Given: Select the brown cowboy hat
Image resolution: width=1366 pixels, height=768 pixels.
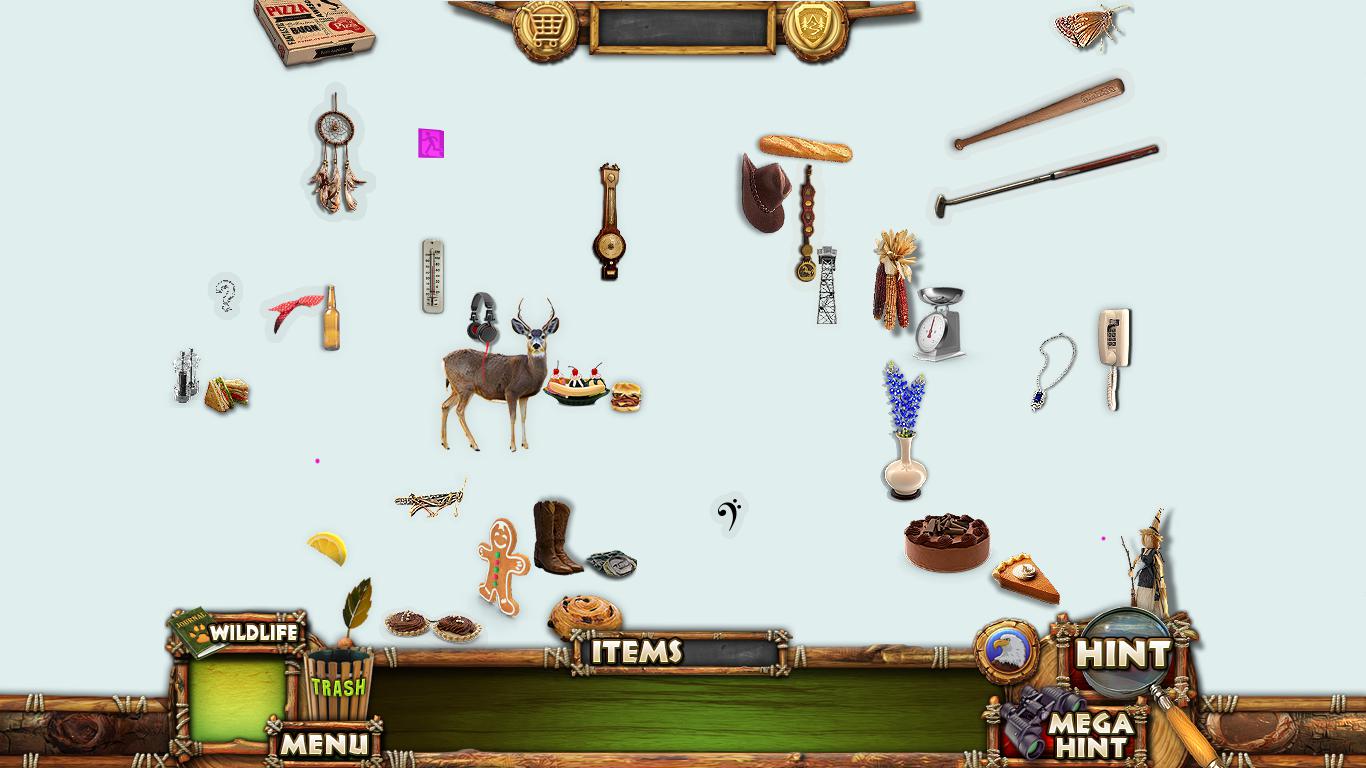Looking at the screenshot, I should (x=763, y=192).
